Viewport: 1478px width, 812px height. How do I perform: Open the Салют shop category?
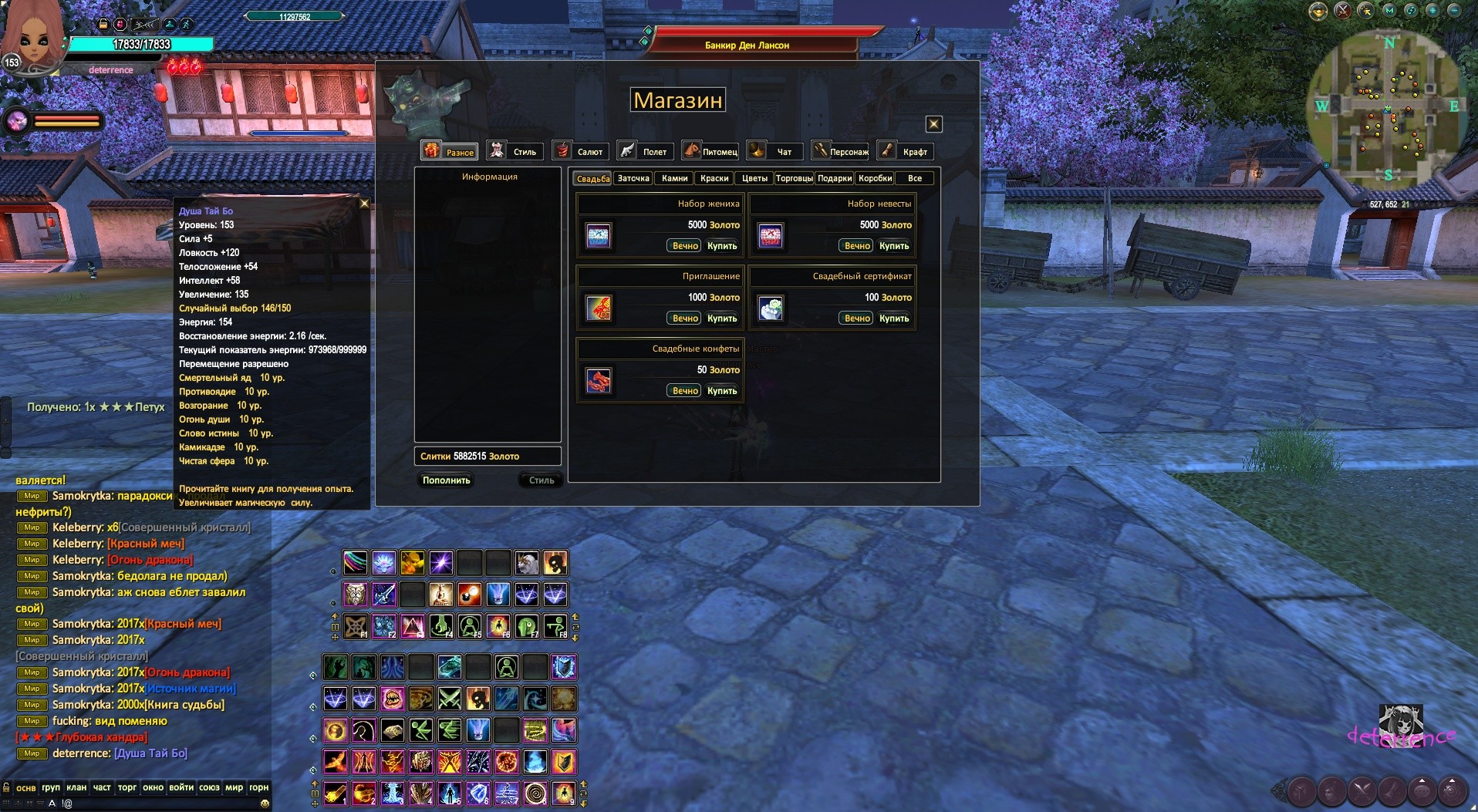pyautogui.click(x=580, y=151)
